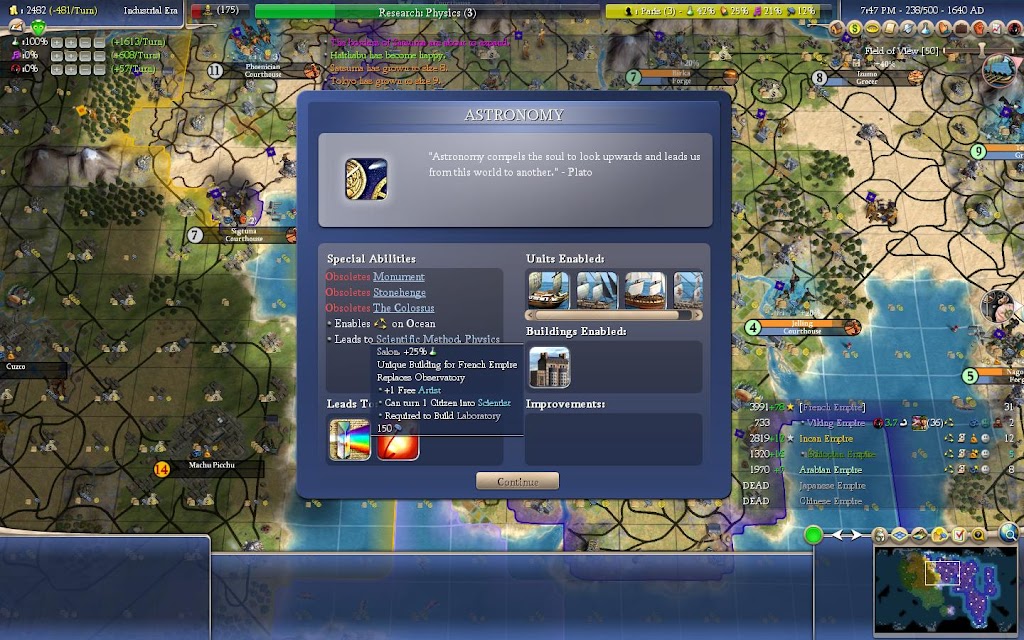This screenshot has height=640, width=1024.
Task: Choose the first ship icon under Units Enabled
Action: coord(548,290)
